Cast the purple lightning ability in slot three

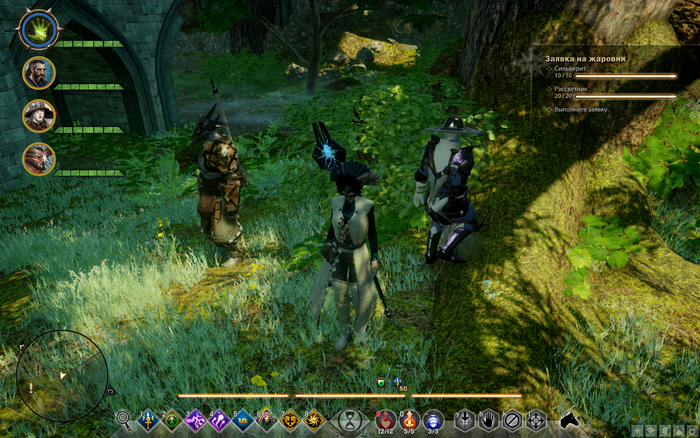point(195,420)
